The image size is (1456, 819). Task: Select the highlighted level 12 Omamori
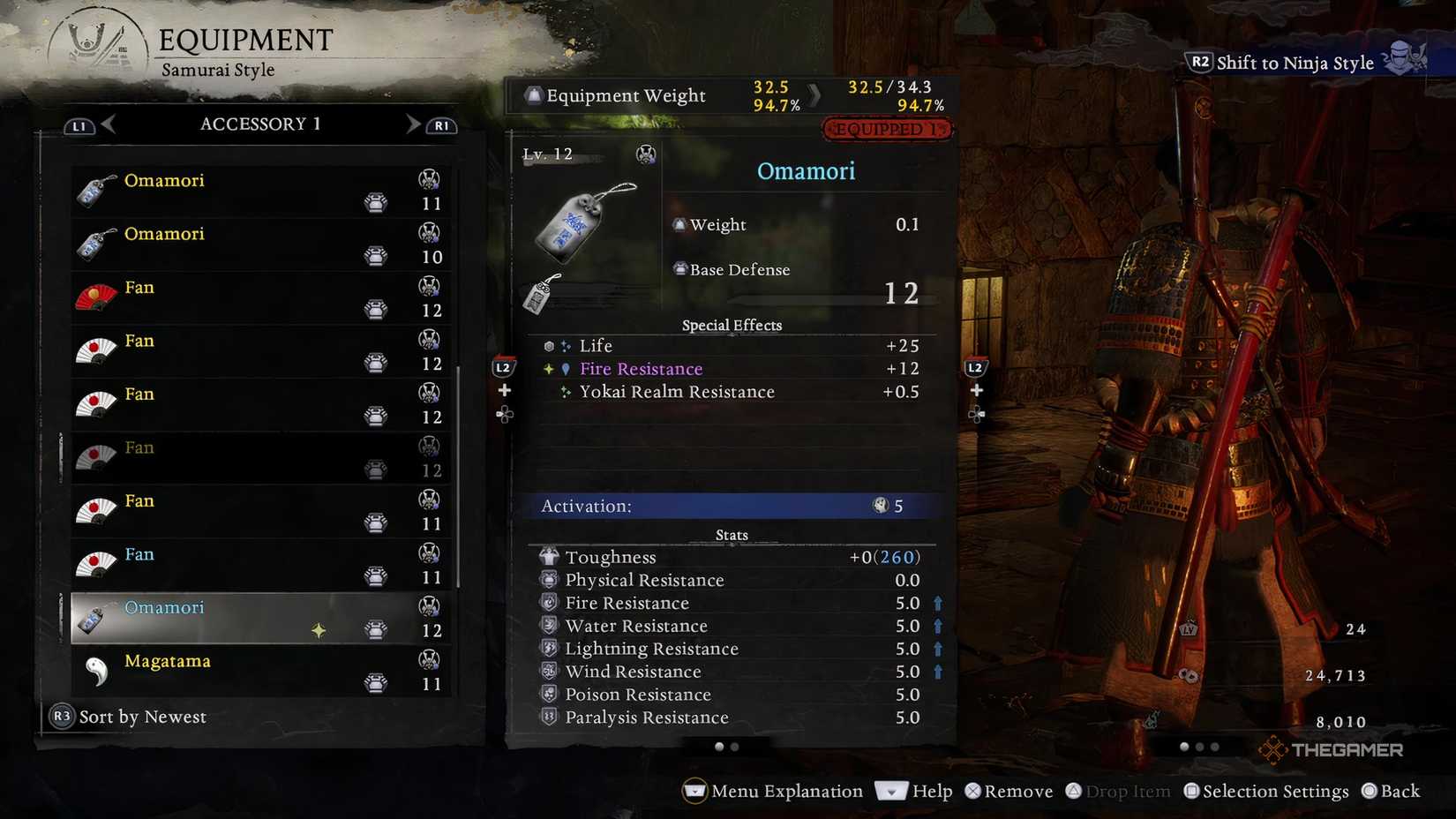coord(221,618)
